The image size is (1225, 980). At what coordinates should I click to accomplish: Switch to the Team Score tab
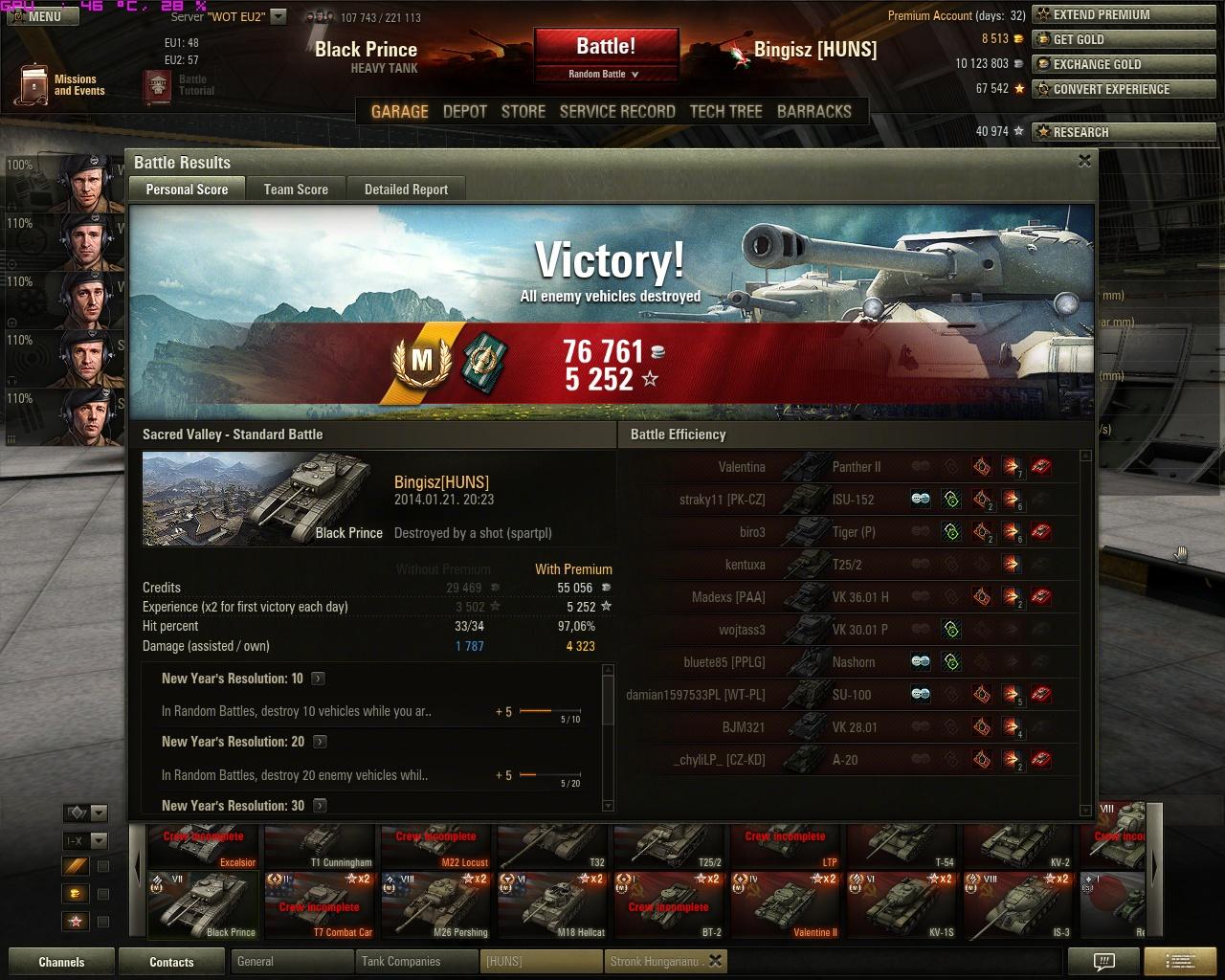pyautogui.click(x=296, y=189)
